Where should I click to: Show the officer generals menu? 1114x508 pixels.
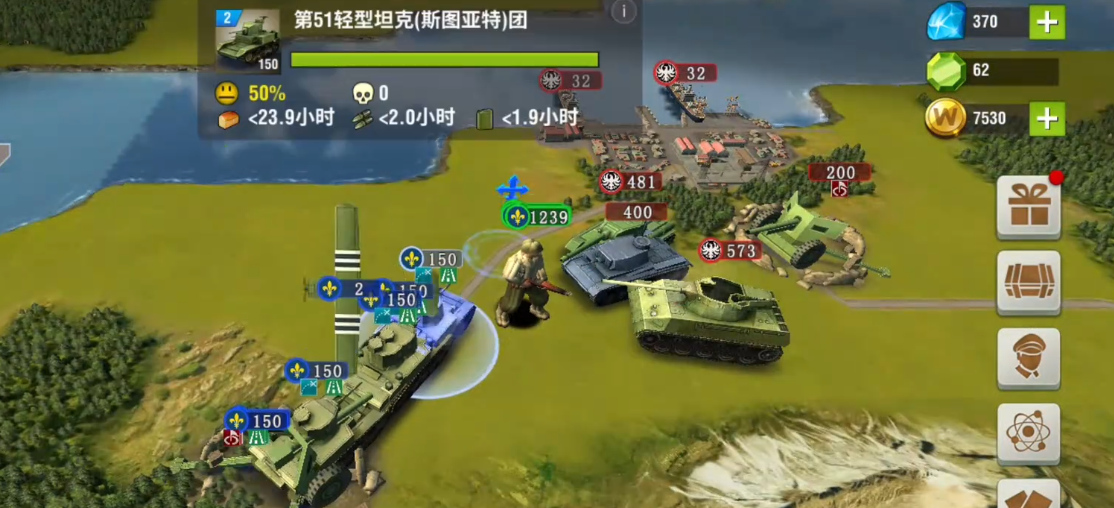coord(1028,357)
